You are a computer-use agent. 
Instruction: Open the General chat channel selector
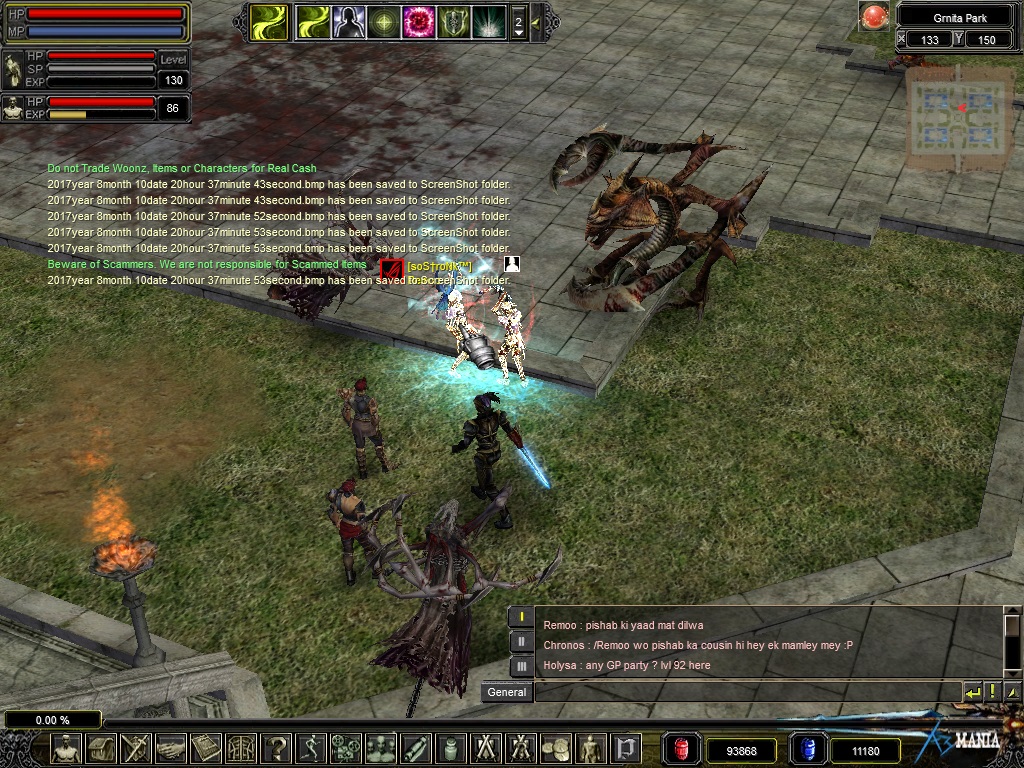pyautogui.click(x=507, y=692)
